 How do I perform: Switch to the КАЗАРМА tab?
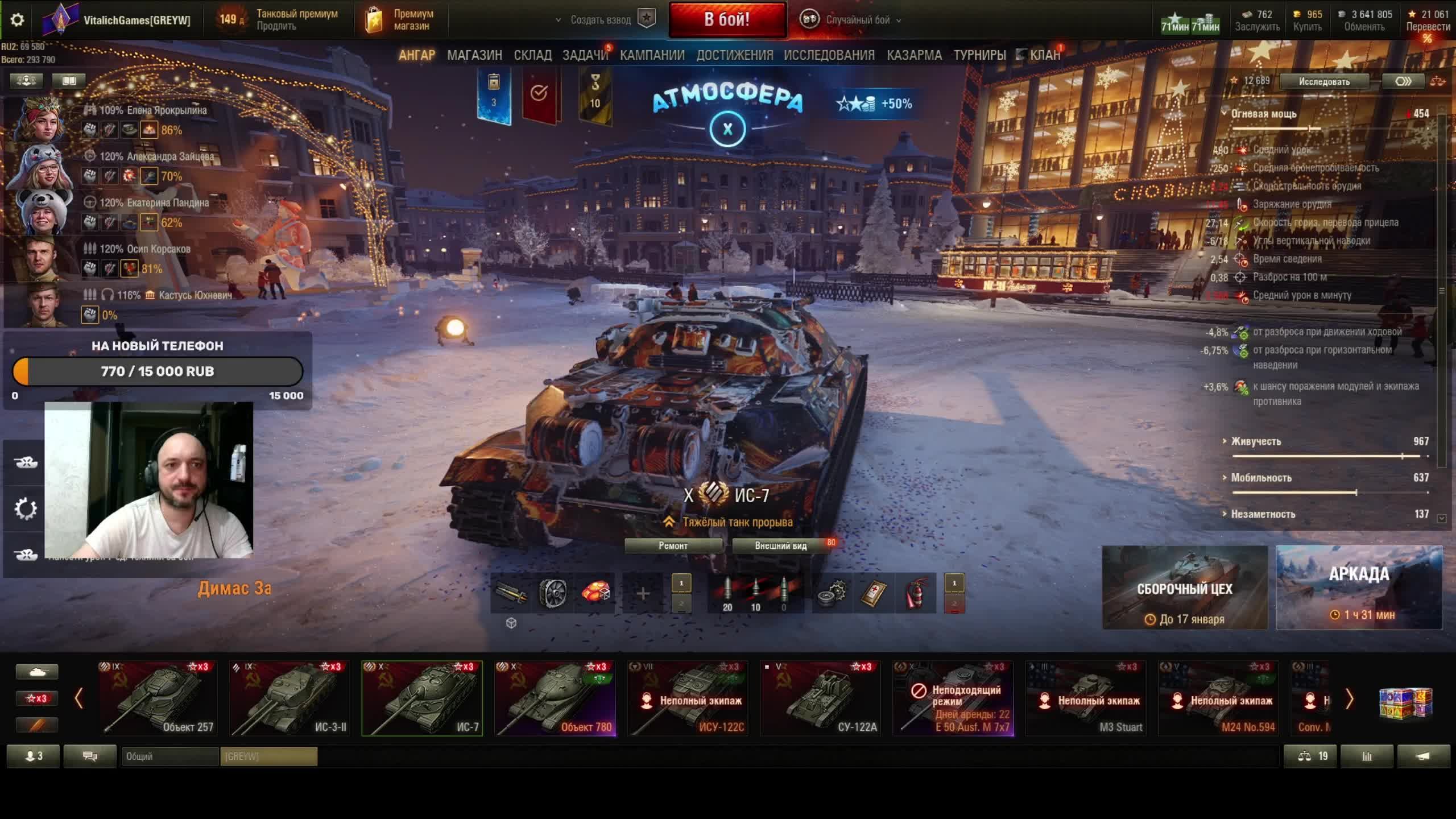914,55
